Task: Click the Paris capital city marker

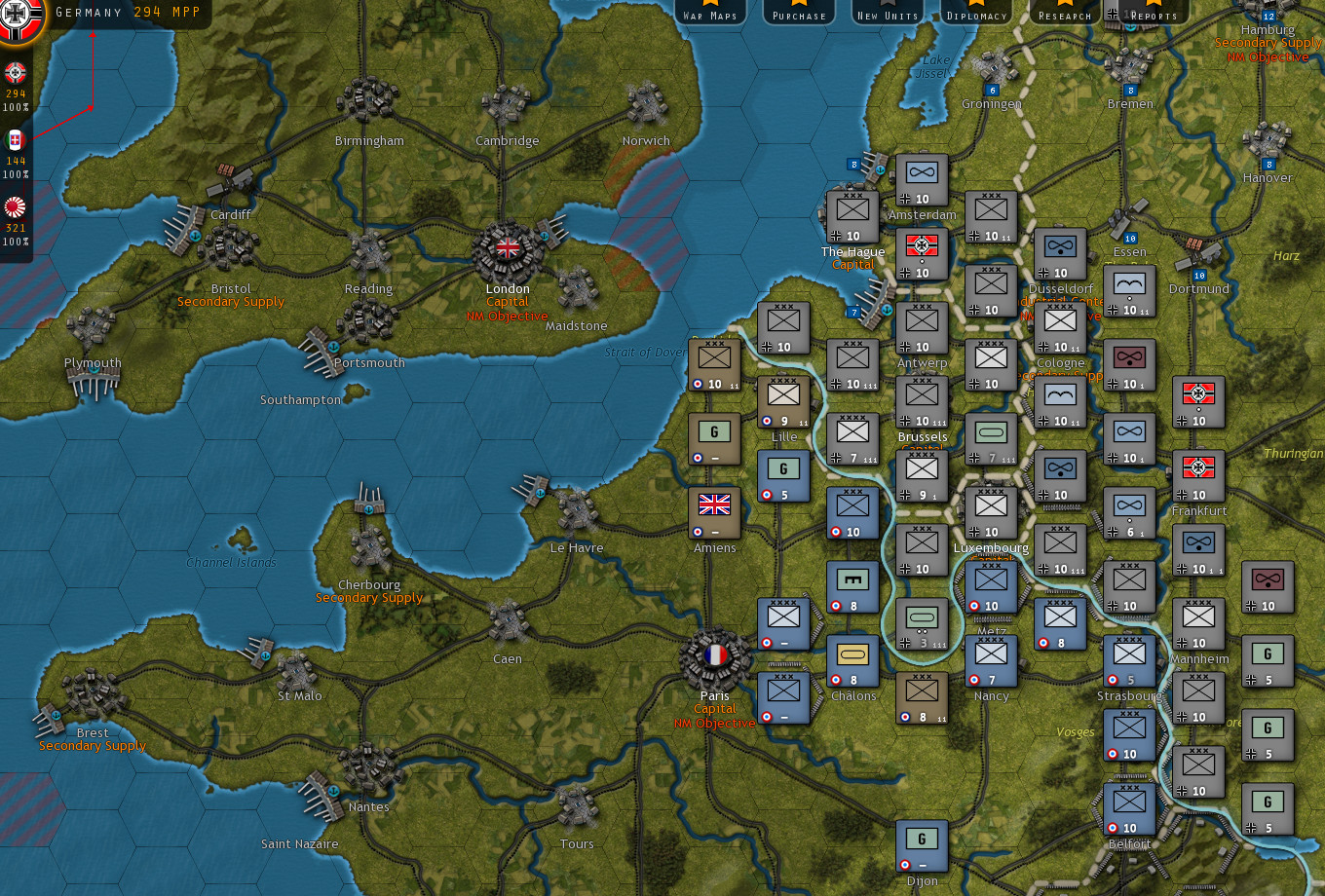Action: pos(714,655)
